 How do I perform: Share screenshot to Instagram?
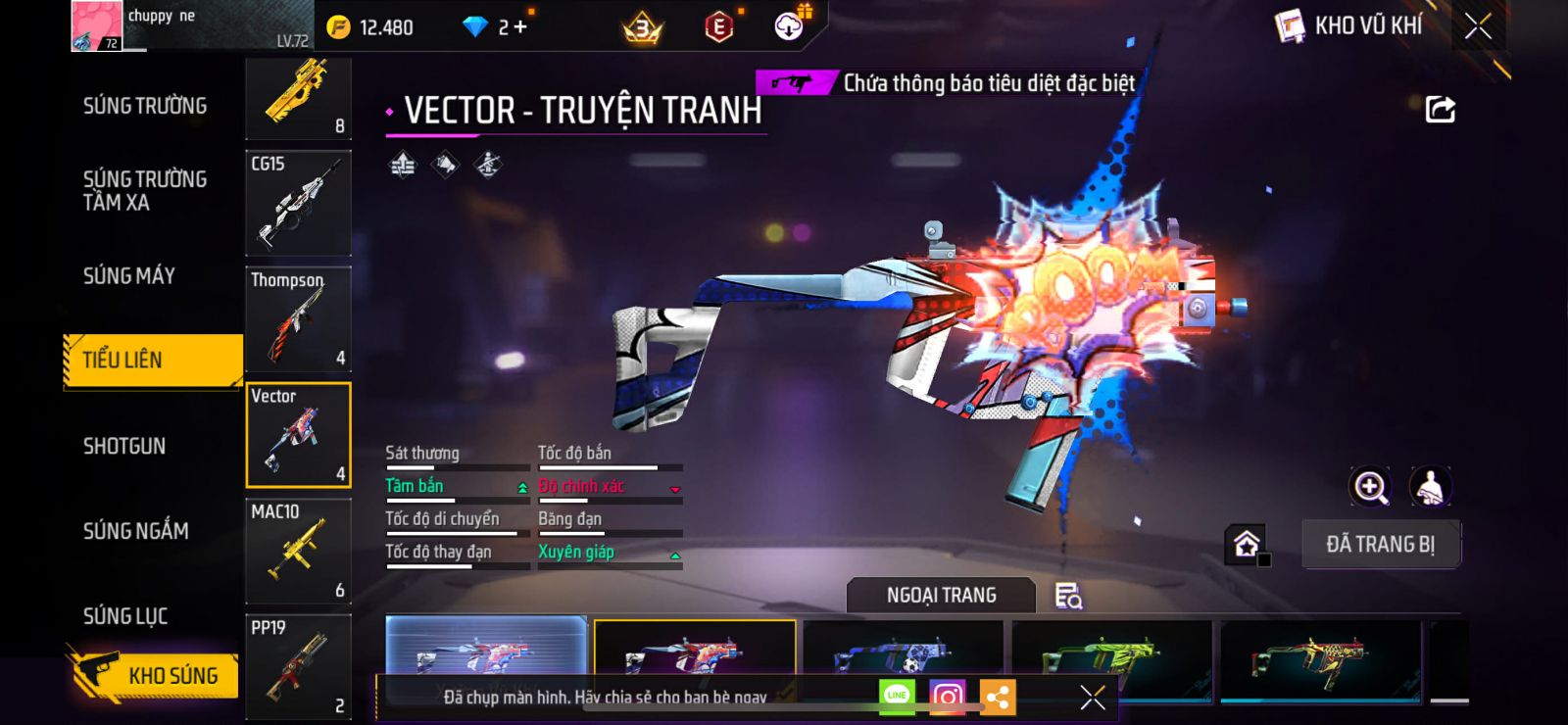coord(947,697)
